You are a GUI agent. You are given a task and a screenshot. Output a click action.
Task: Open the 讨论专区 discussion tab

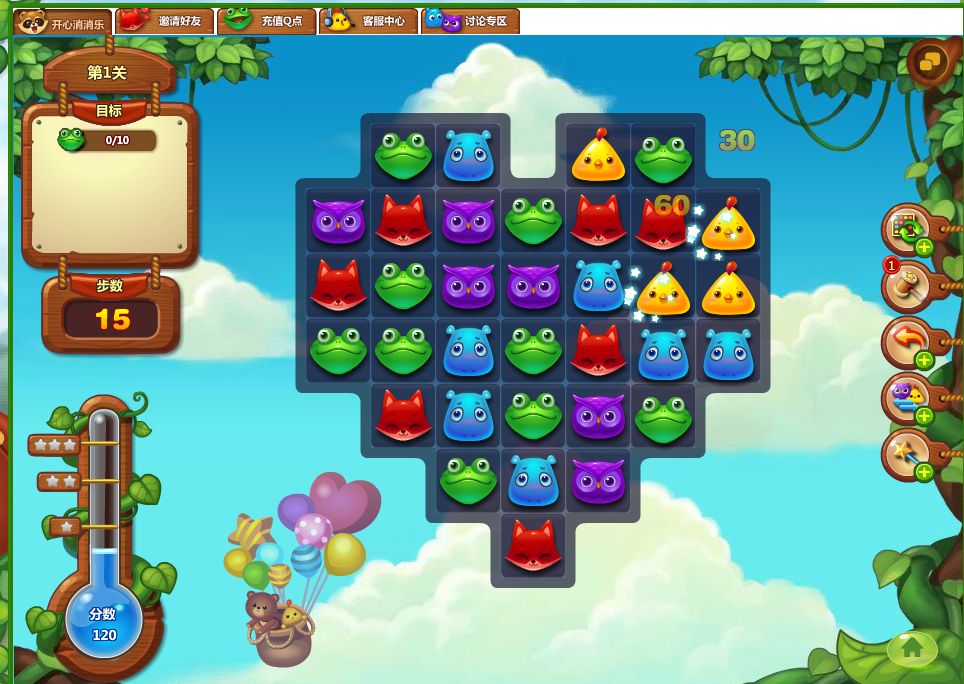pyautogui.click(x=470, y=21)
